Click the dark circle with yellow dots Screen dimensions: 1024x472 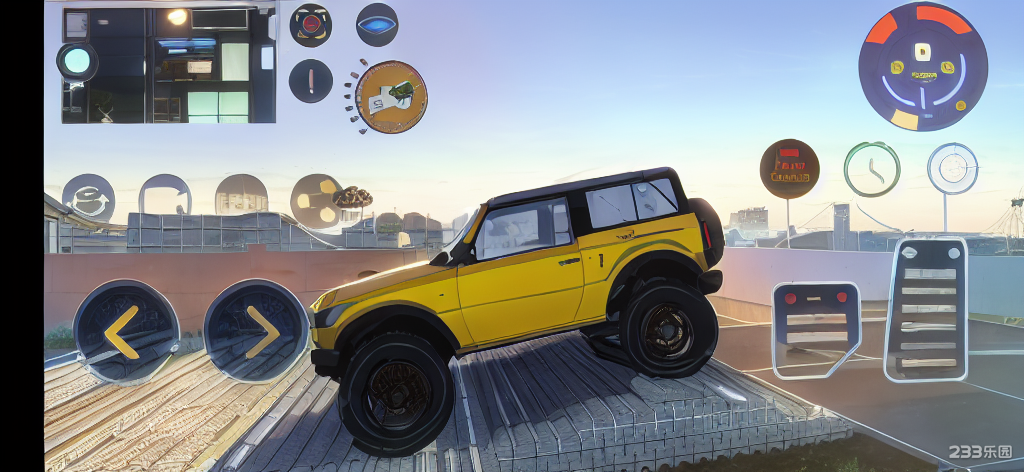coord(317,200)
